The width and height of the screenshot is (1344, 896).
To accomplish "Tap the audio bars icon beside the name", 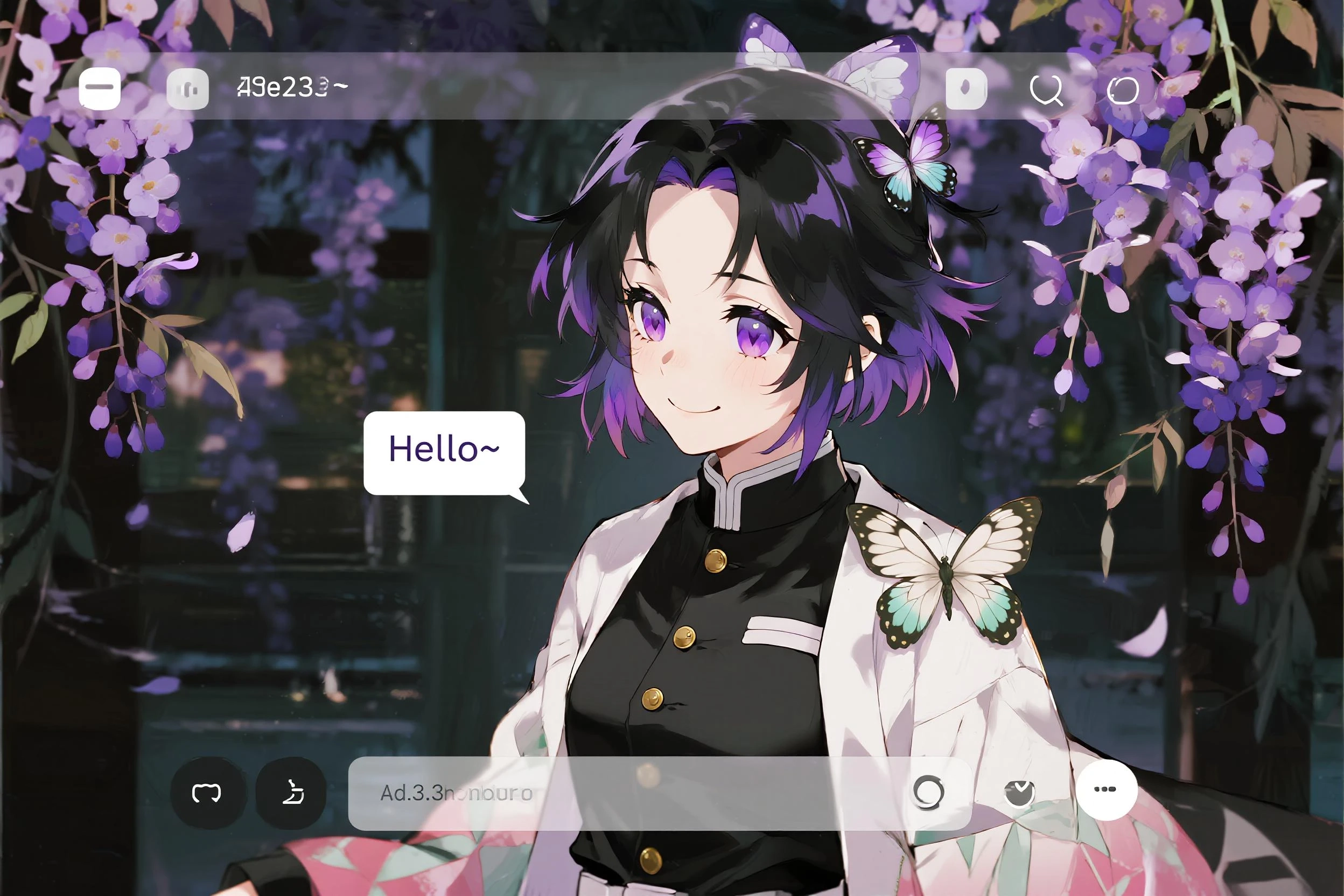I will click(x=187, y=88).
